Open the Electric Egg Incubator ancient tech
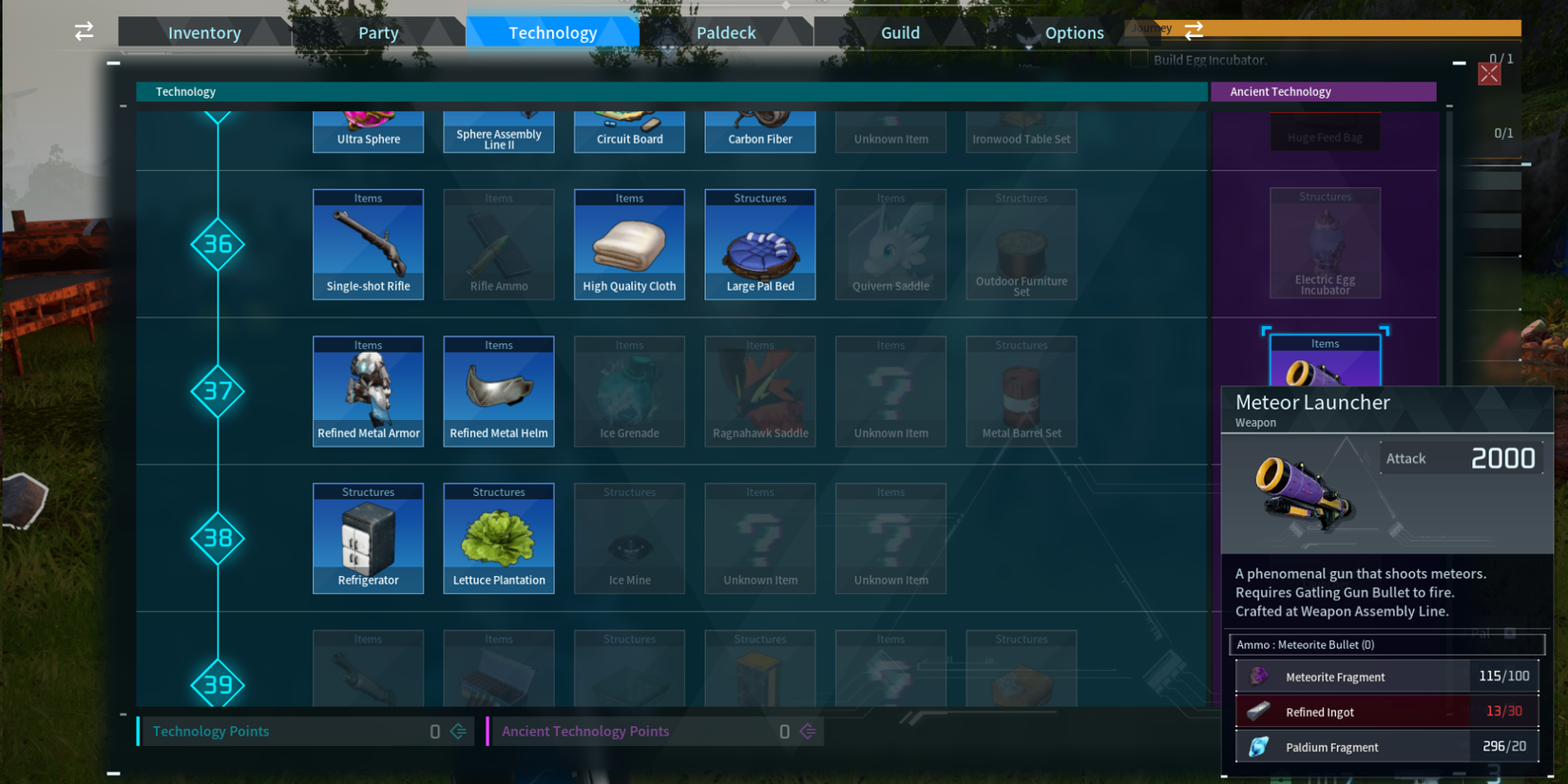The height and width of the screenshot is (784, 1568). (1324, 243)
